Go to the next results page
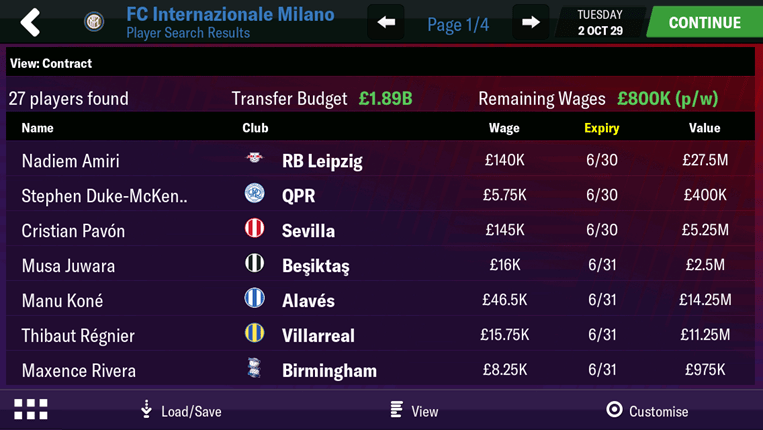The height and width of the screenshot is (430, 763). [531, 22]
